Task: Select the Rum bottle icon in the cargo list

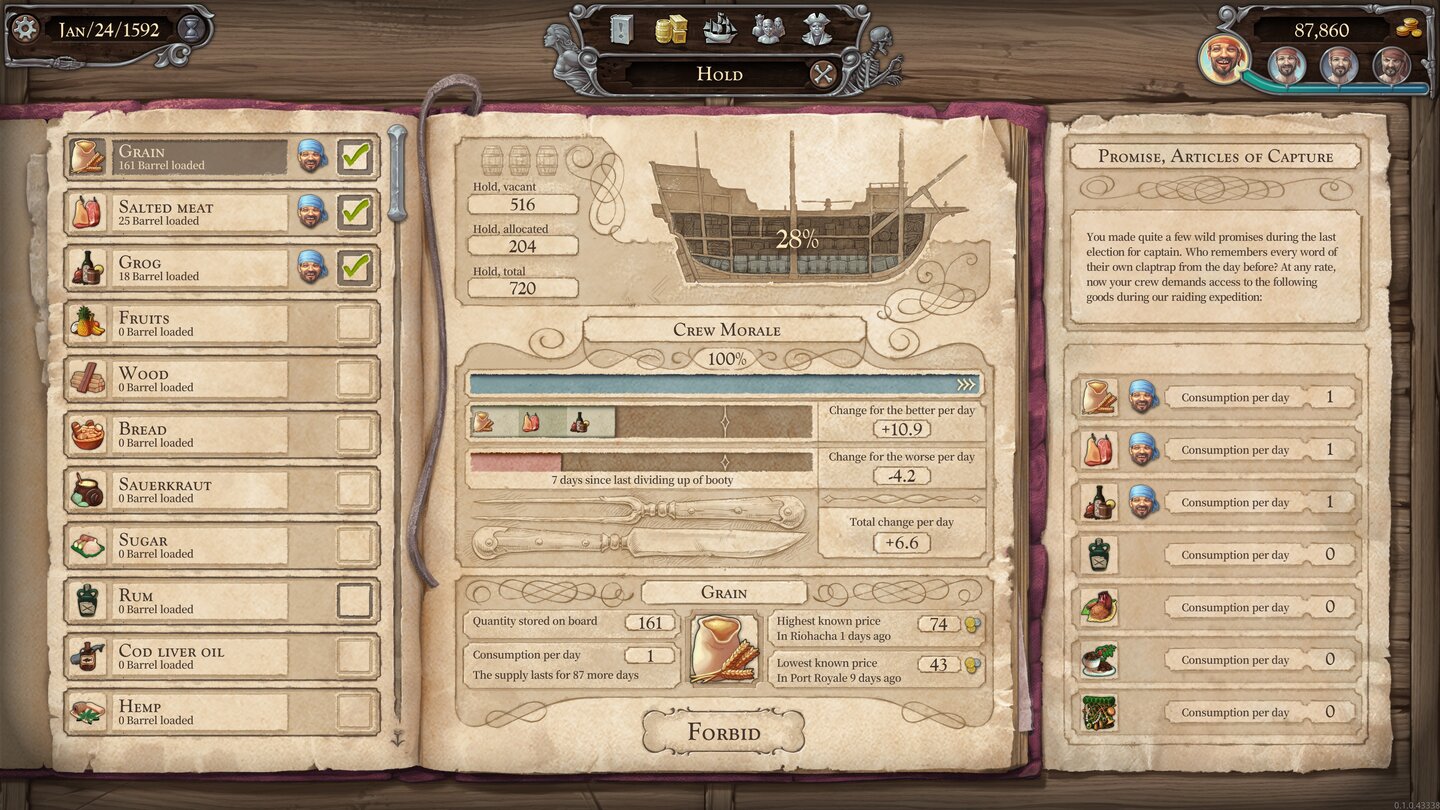Action: pyautogui.click(x=85, y=600)
